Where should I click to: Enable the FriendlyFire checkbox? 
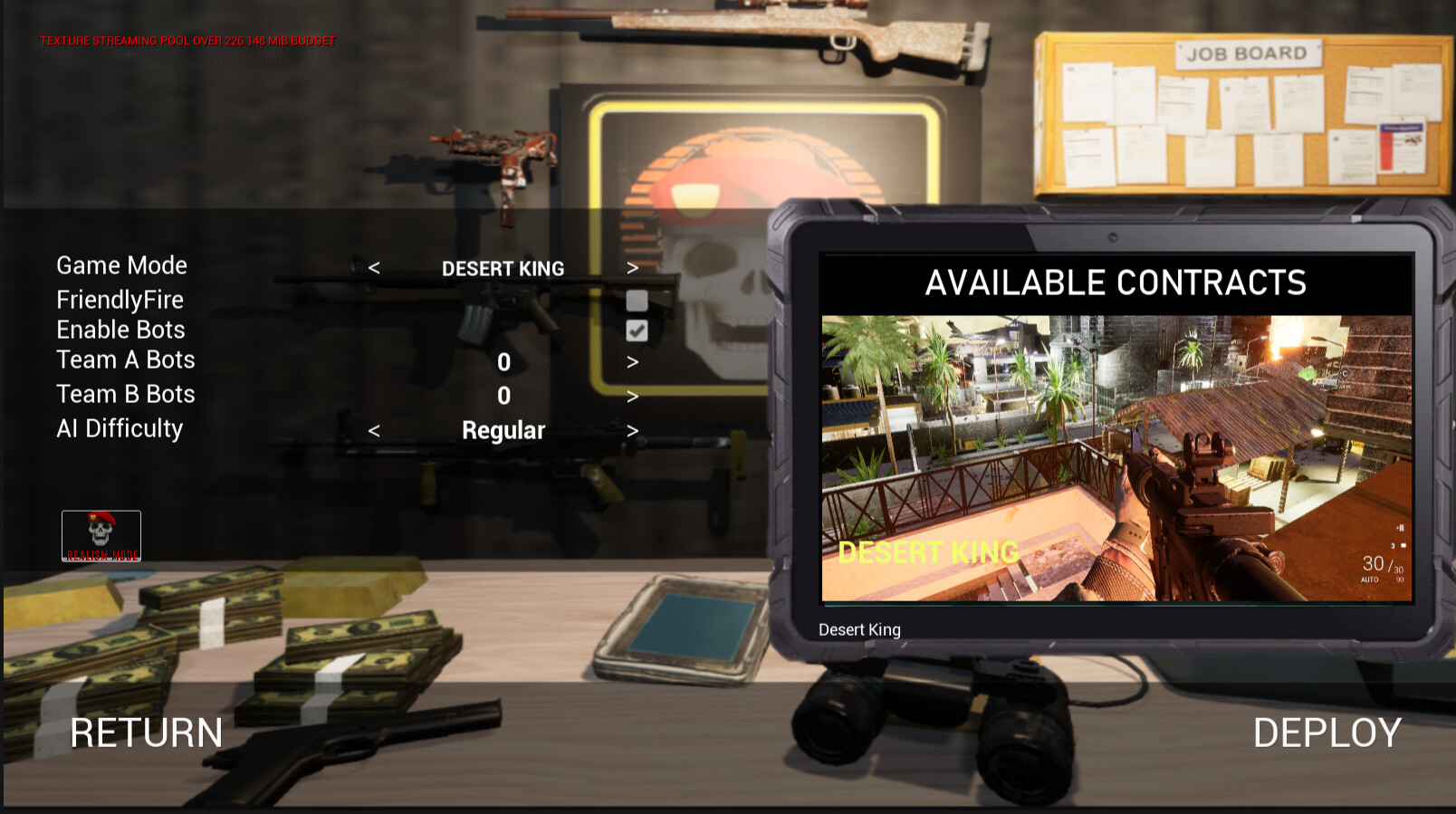pos(637,299)
